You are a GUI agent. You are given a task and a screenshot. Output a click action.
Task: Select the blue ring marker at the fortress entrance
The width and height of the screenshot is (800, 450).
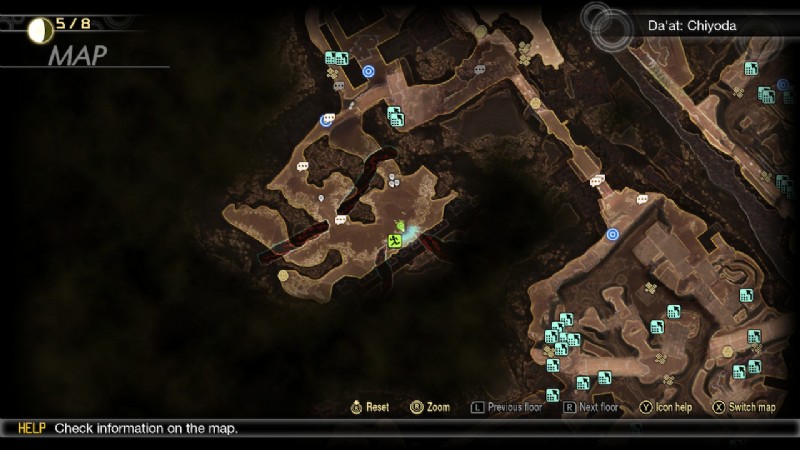tap(612, 234)
